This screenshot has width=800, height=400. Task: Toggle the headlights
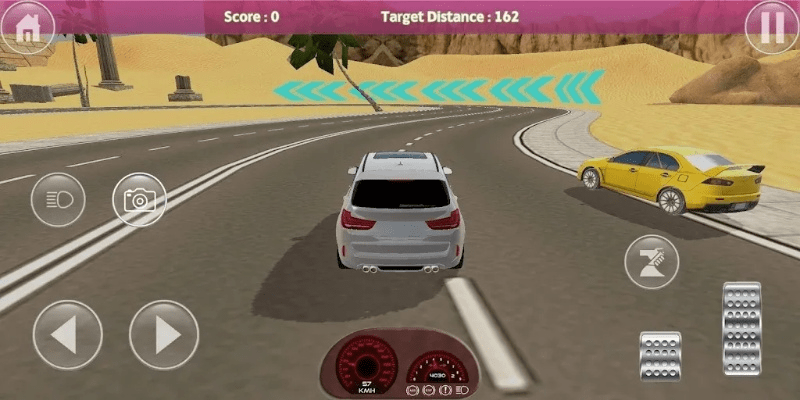(x=59, y=200)
